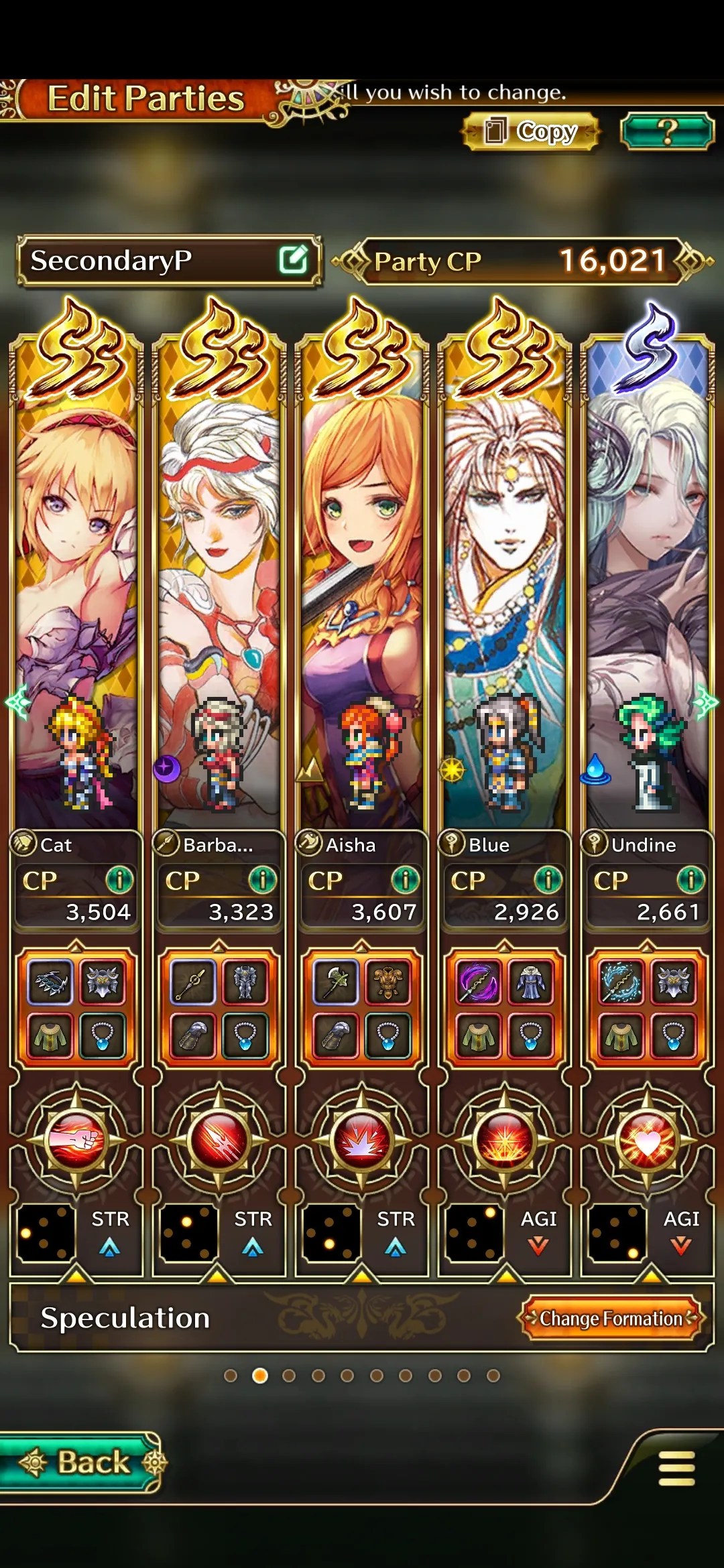The height and width of the screenshot is (1568, 724).
Task: Switch to next party with right arrow
Action: pyautogui.click(x=707, y=702)
